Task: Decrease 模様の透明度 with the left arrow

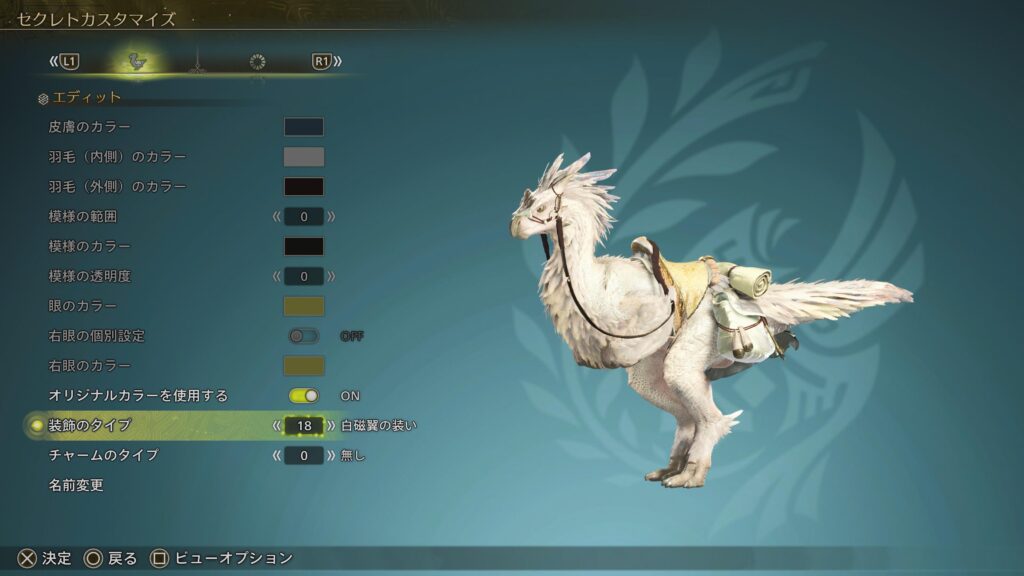Action: click(x=277, y=276)
